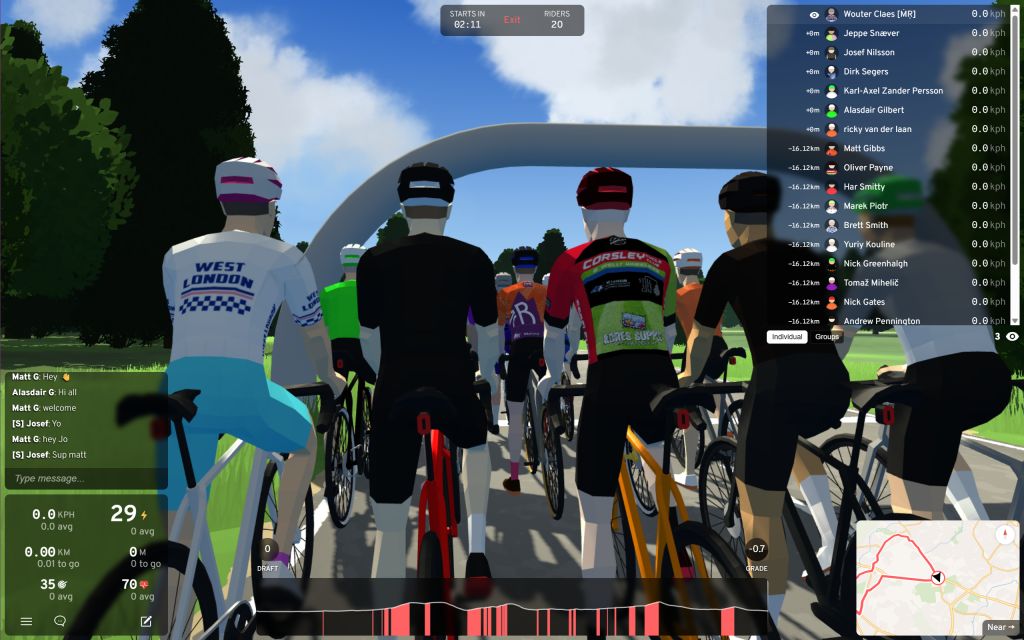This screenshot has width=1024, height=640.
Task: Click the chat message input field
Action: (85, 479)
